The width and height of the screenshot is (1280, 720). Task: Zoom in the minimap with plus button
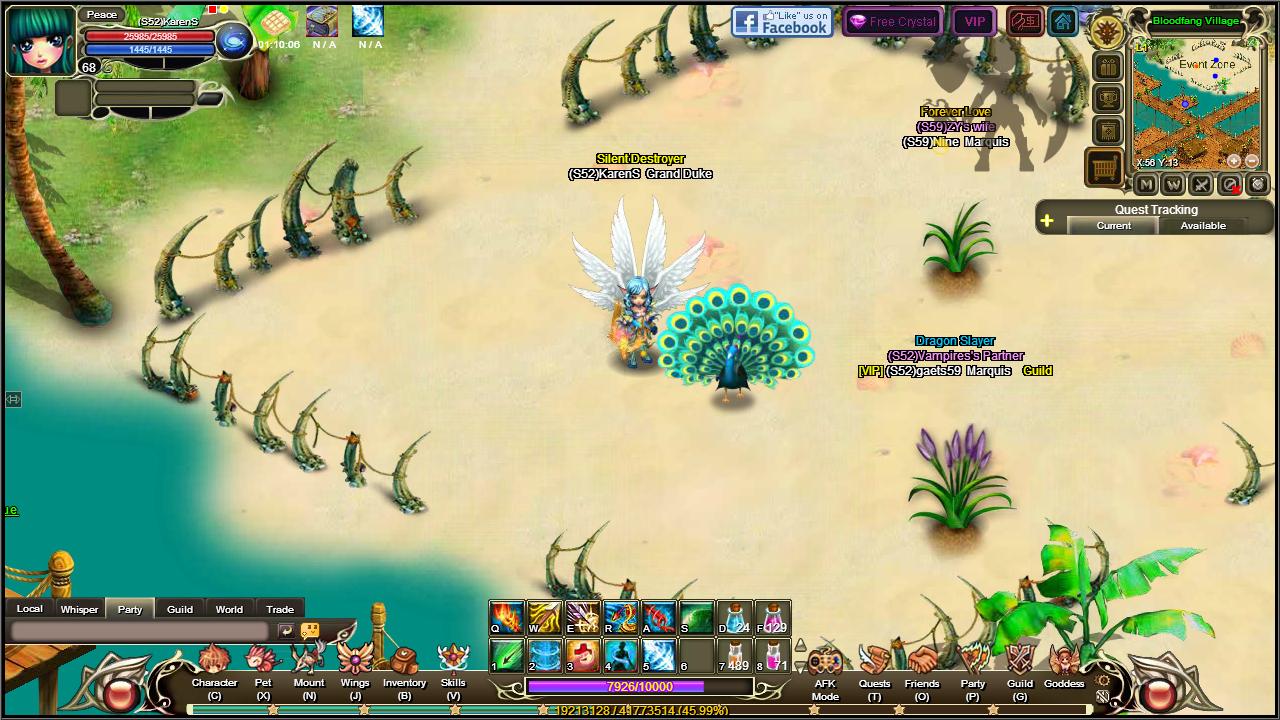[x=1234, y=161]
